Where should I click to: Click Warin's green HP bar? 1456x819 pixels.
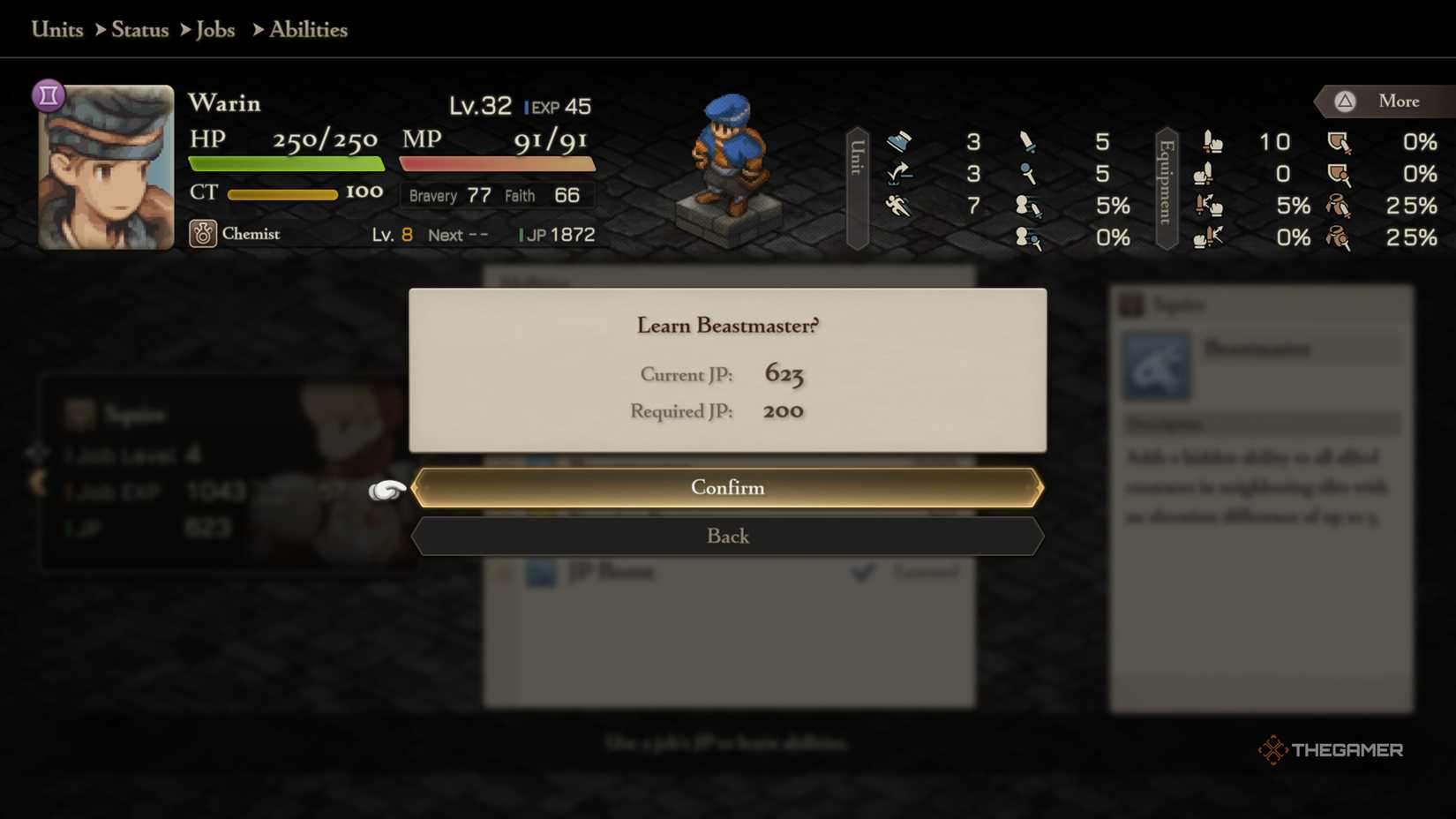click(x=282, y=162)
